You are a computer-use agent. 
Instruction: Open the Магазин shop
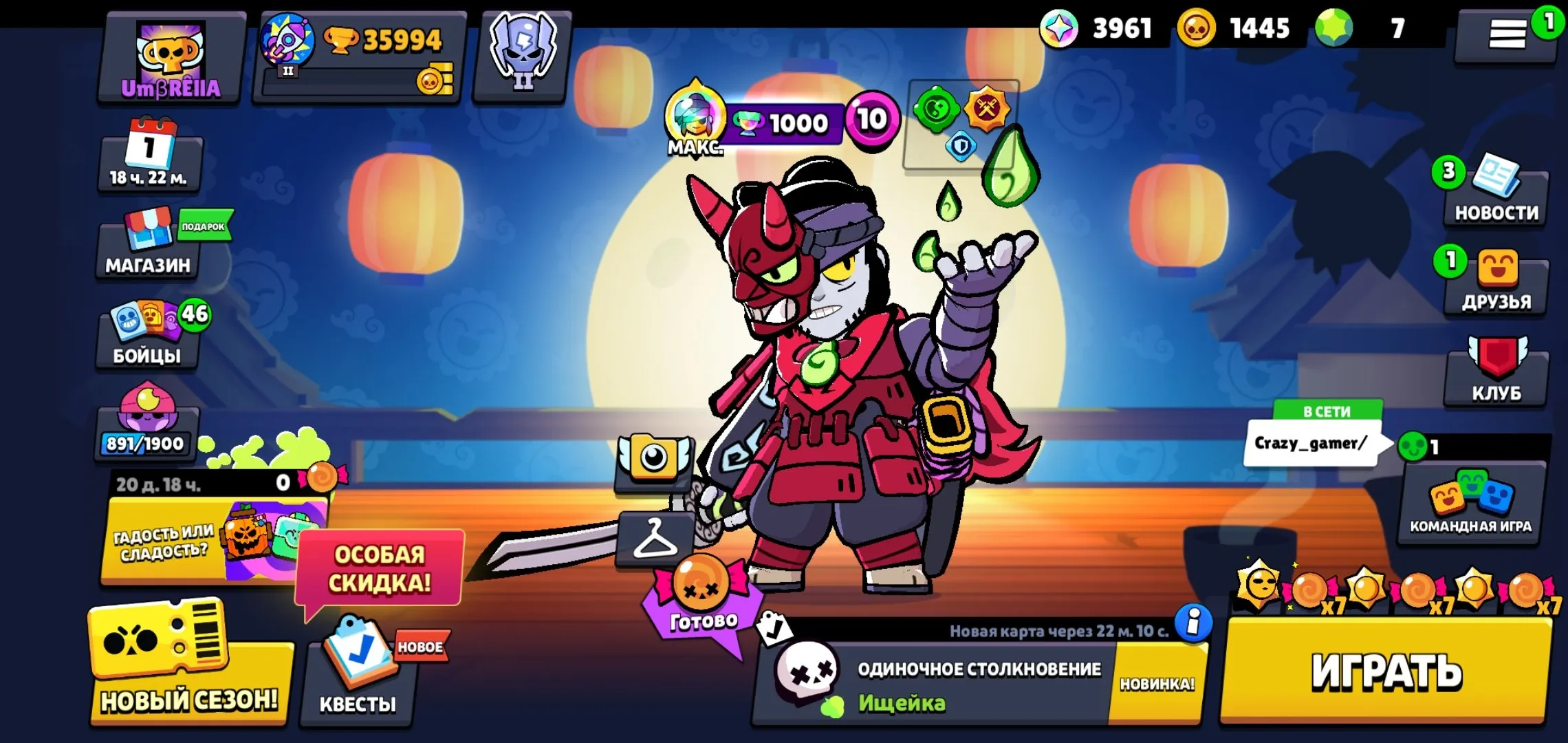tap(146, 250)
